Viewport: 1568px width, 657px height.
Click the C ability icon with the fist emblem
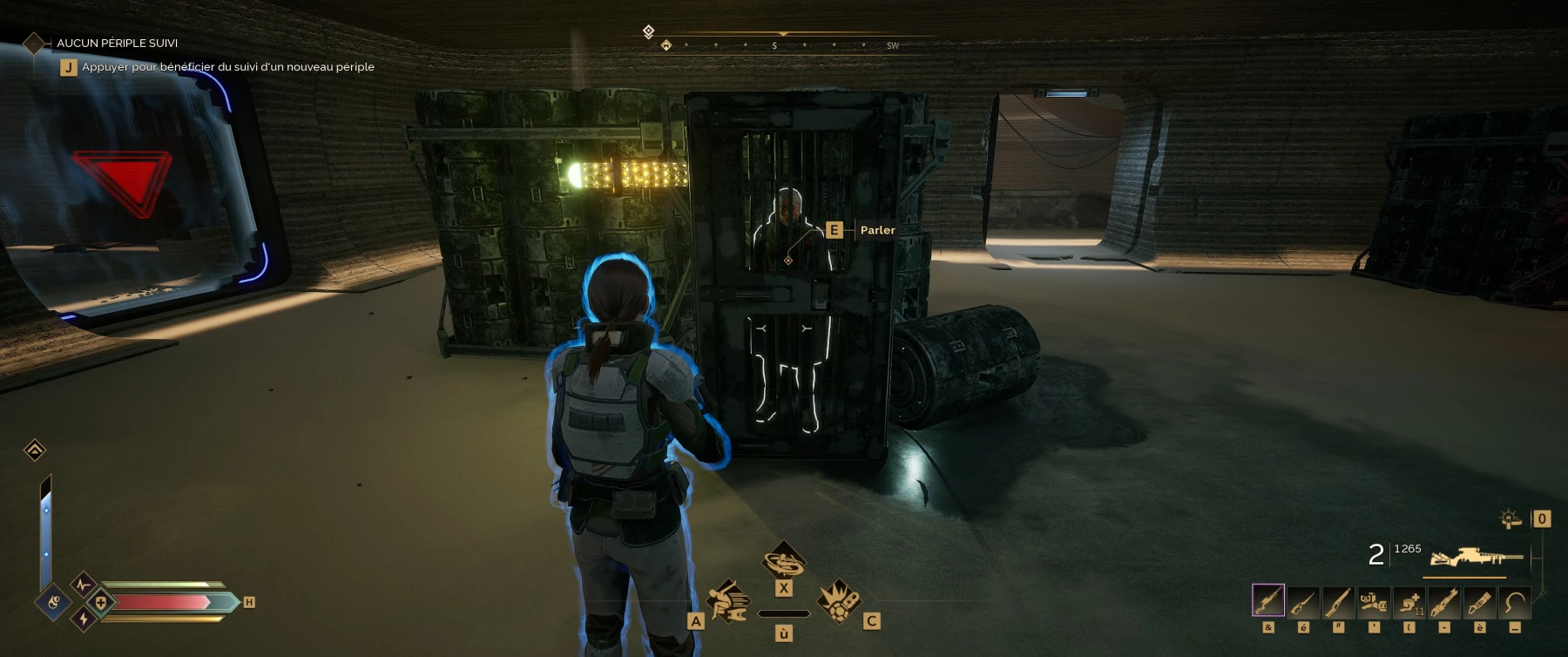pyautogui.click(x=839, y=602)
